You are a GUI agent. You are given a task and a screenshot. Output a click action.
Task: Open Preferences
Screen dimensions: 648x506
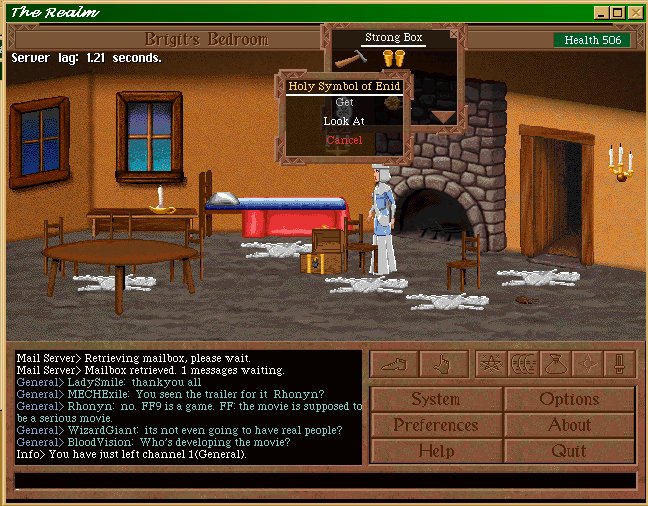pyautogui.click(x=435, y=425)
